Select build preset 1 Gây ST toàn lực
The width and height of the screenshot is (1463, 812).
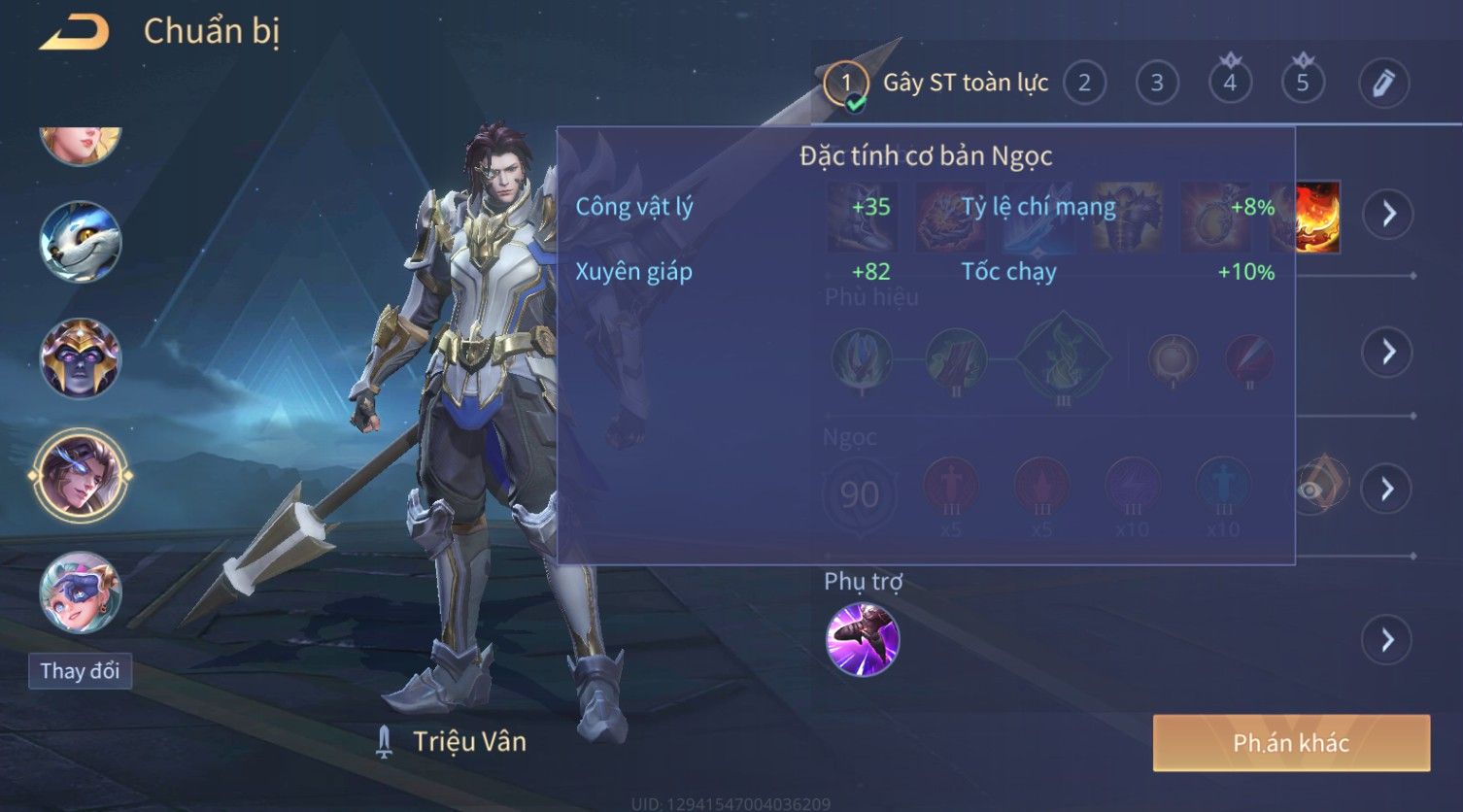[x=846, y=84]
